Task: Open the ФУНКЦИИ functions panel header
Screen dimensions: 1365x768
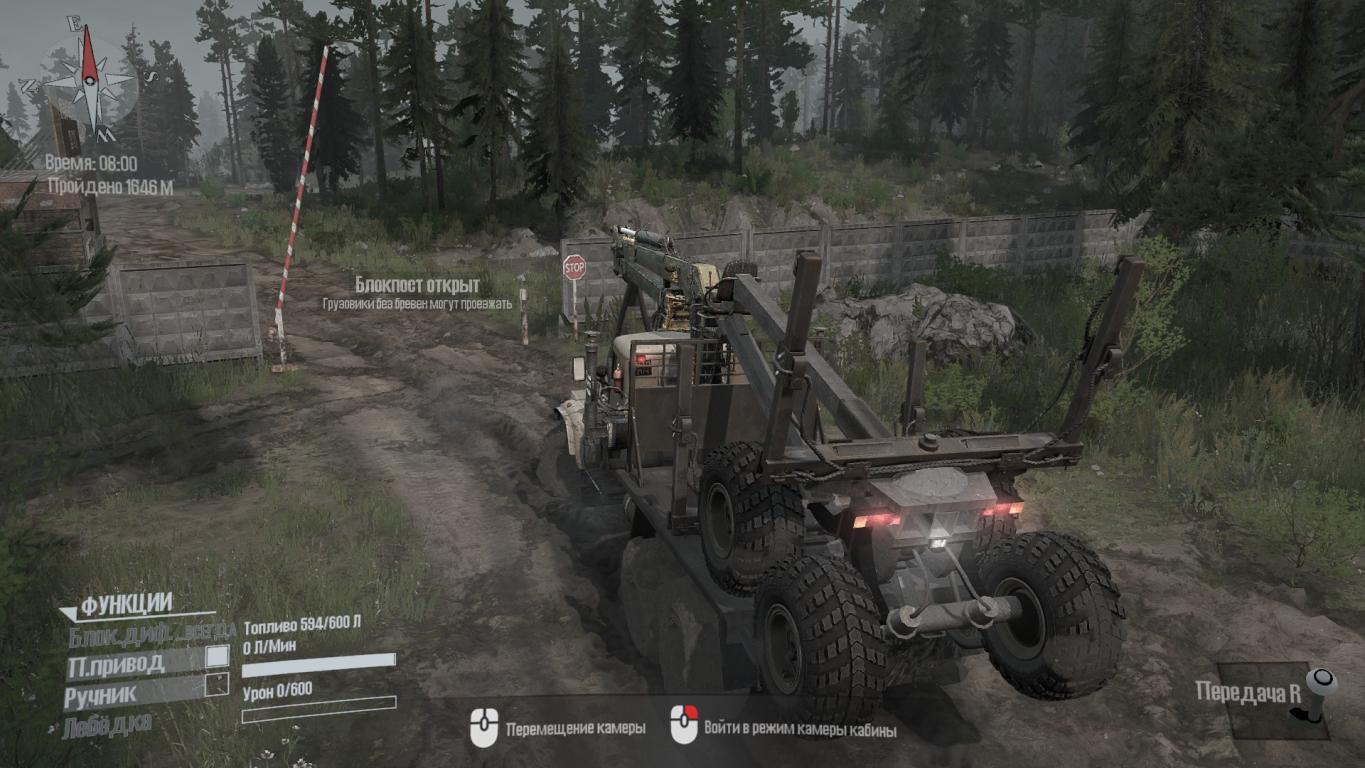Action: [126, 604]
